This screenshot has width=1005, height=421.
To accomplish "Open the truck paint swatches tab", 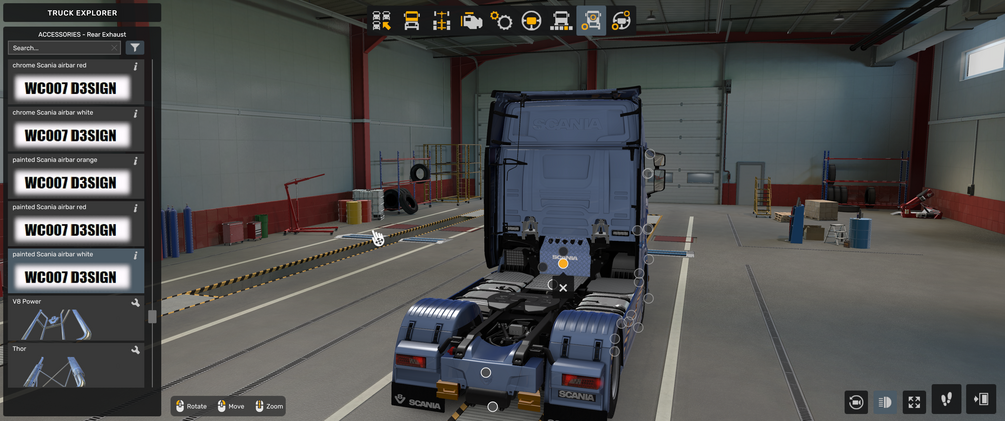I will 561,21.
